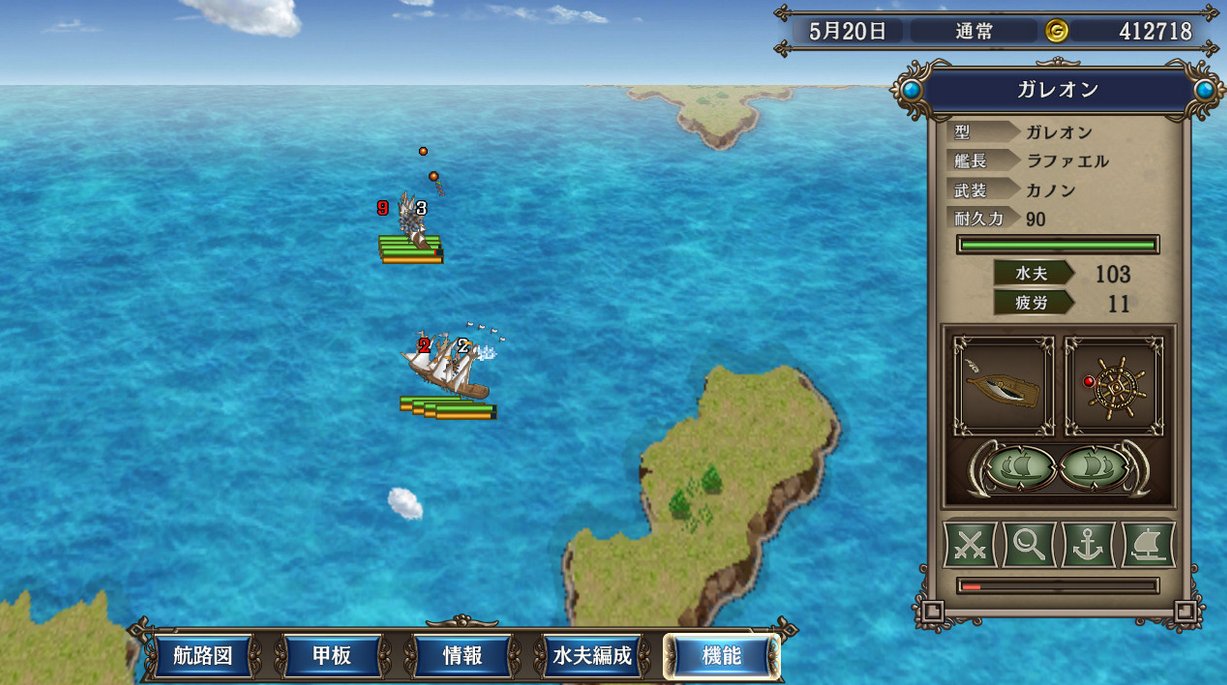Screen dimensions: 1227x685
Task: Activate the crossed swords battle button
Action: pos(970,545)
